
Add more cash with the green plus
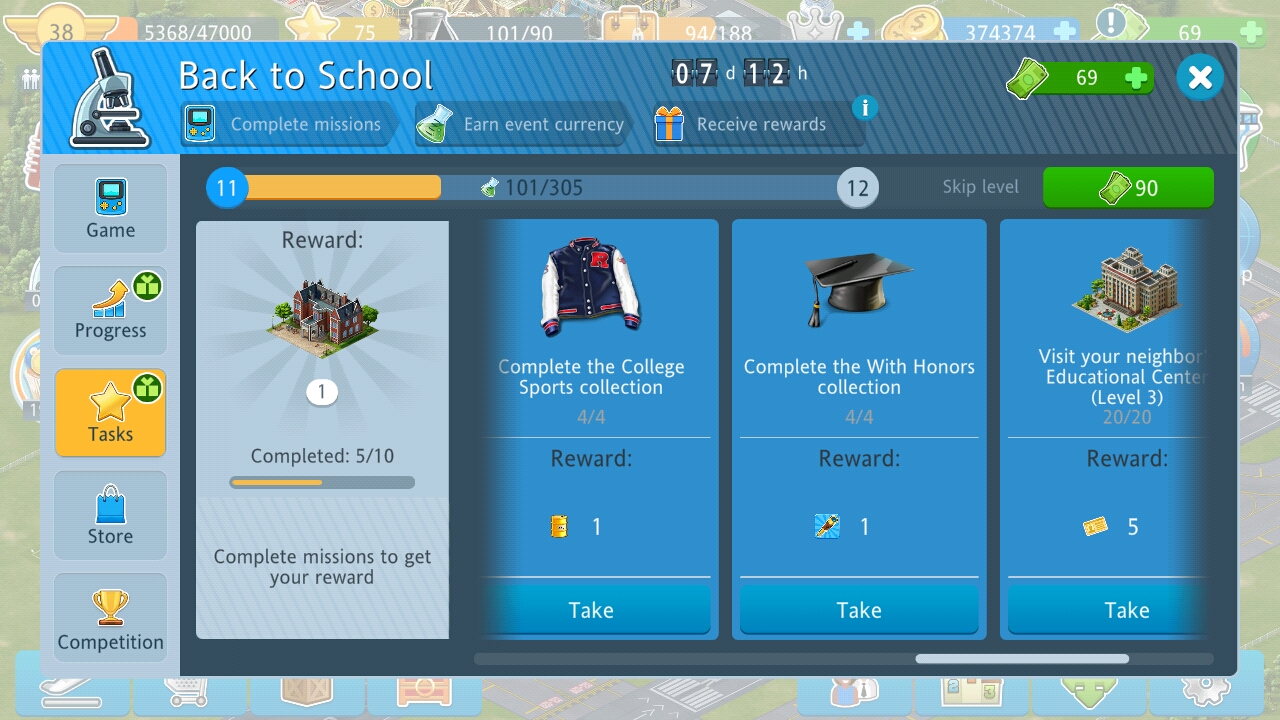coord(1136,78)
